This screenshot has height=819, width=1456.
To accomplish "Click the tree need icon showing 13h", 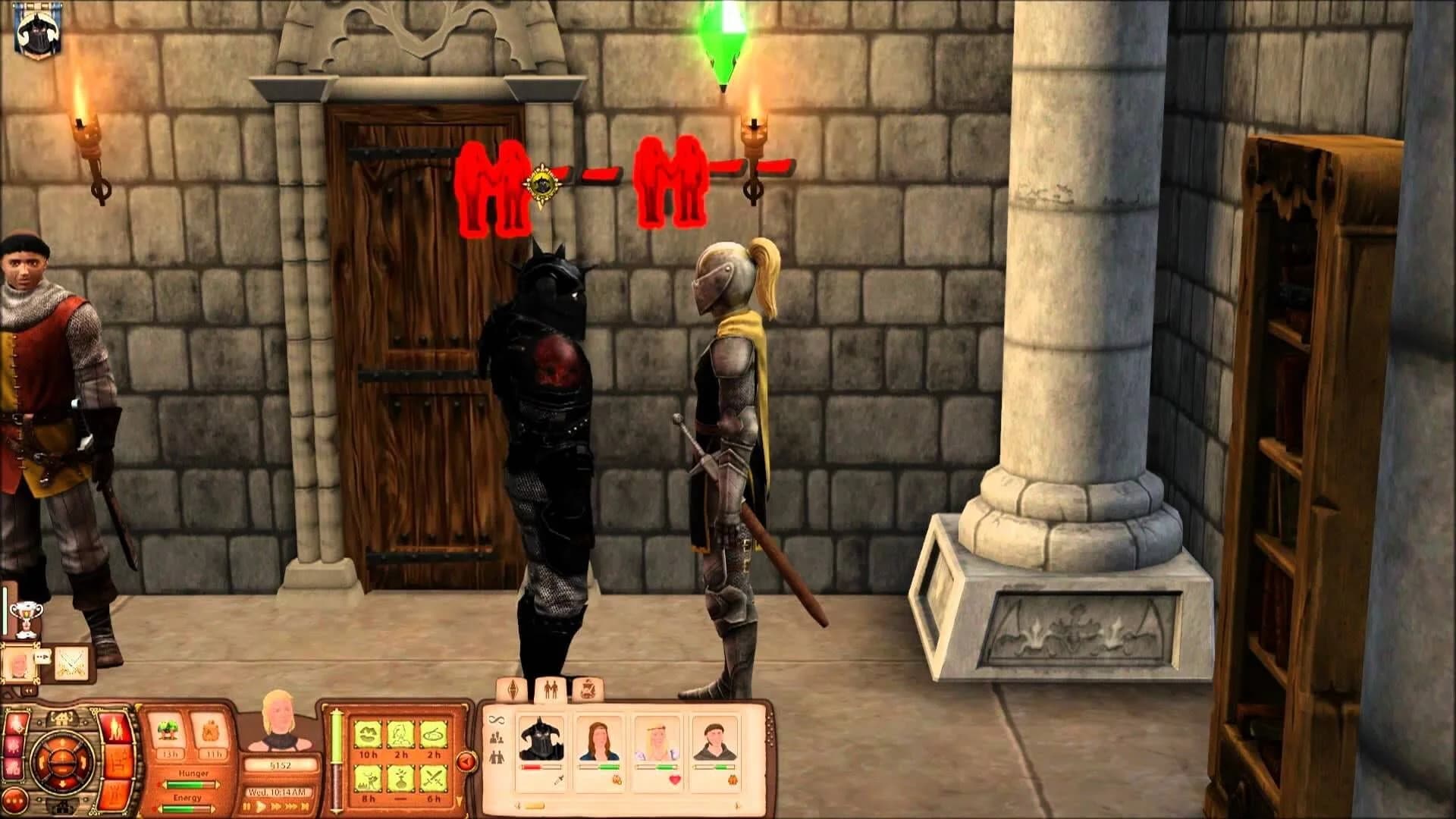I will click(169, 730).
